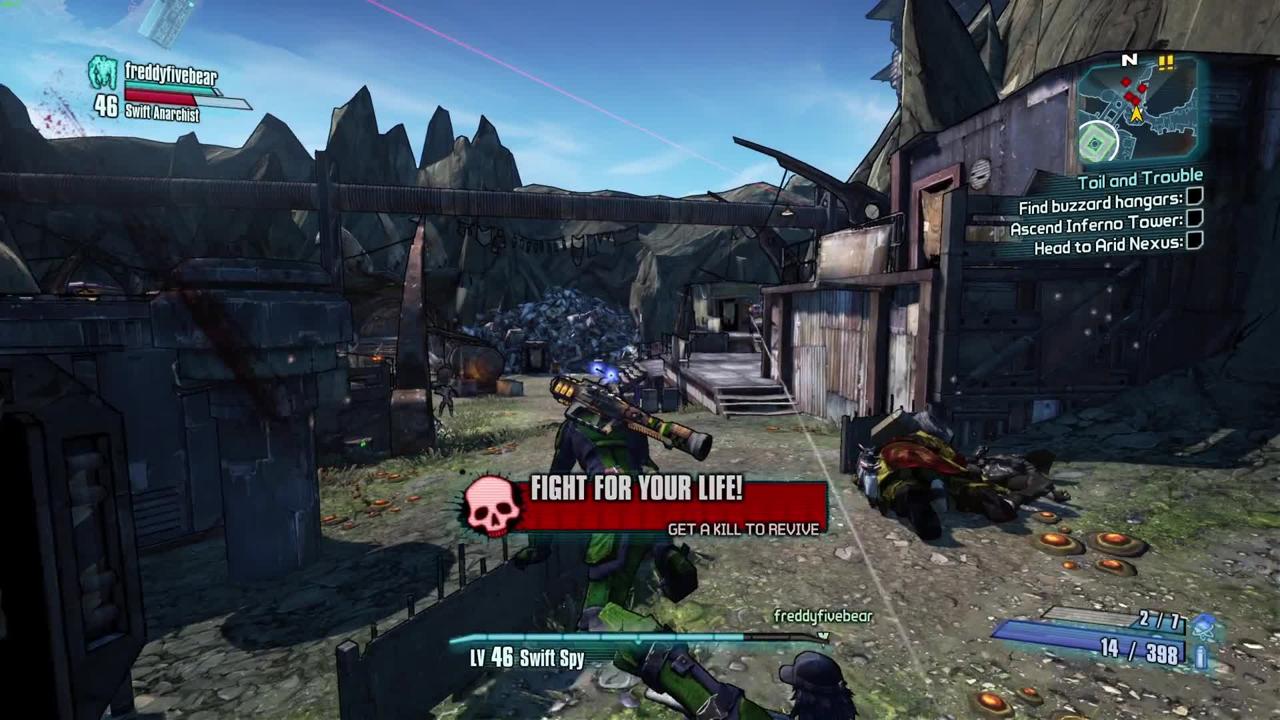
Task: Check the Find buzzard hangars objective box
Action: [1194, 197]
